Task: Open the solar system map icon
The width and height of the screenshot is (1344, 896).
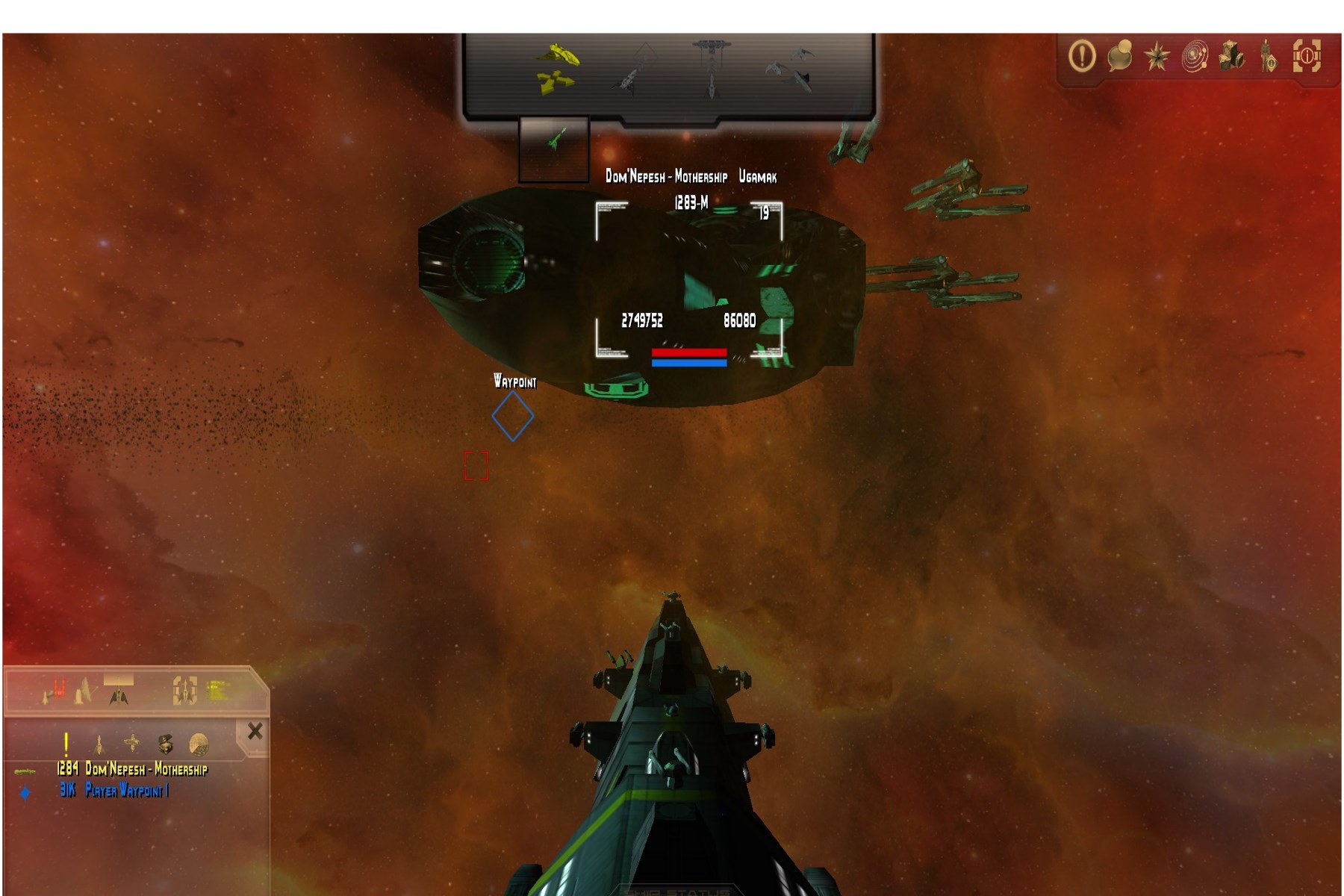Action: (x=1195, y=56)
